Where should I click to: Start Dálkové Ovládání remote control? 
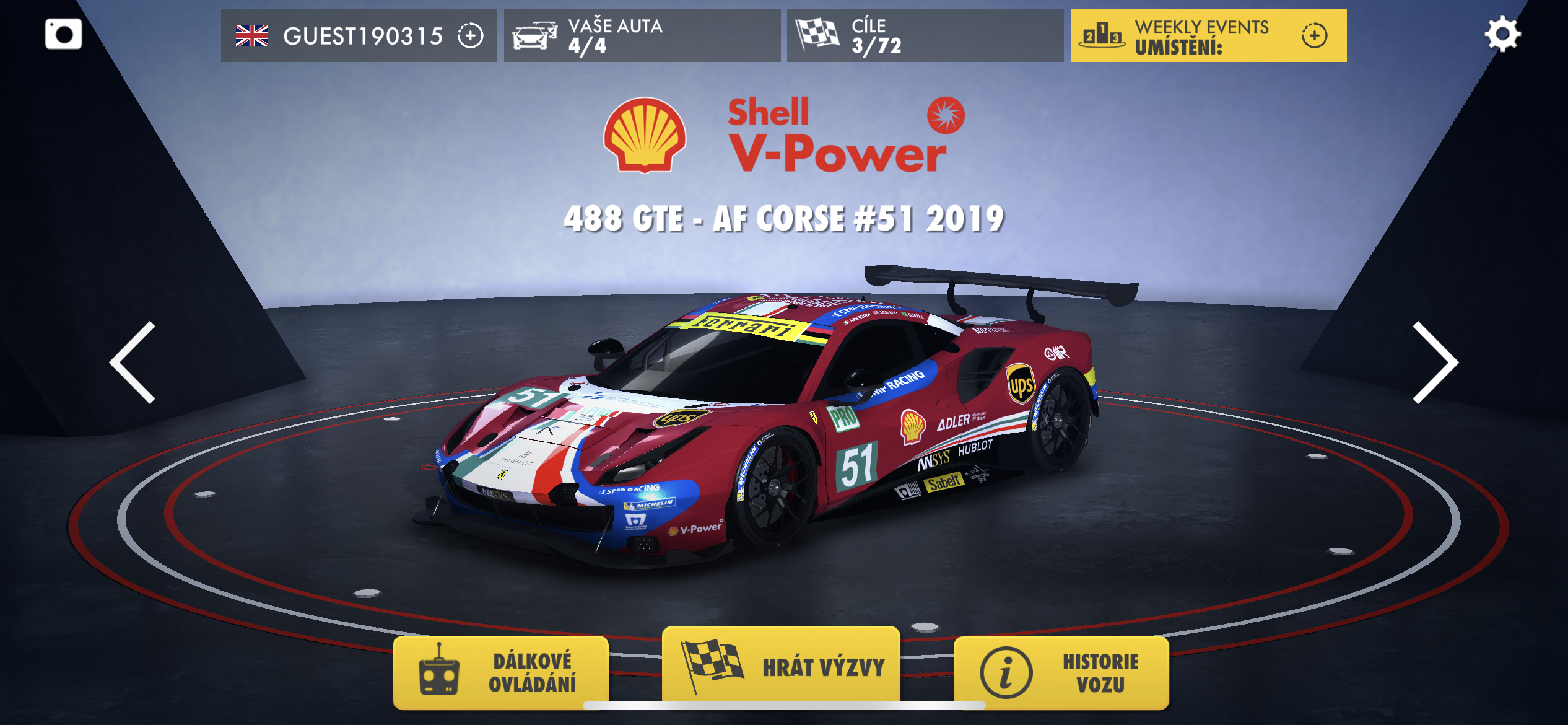501,672
